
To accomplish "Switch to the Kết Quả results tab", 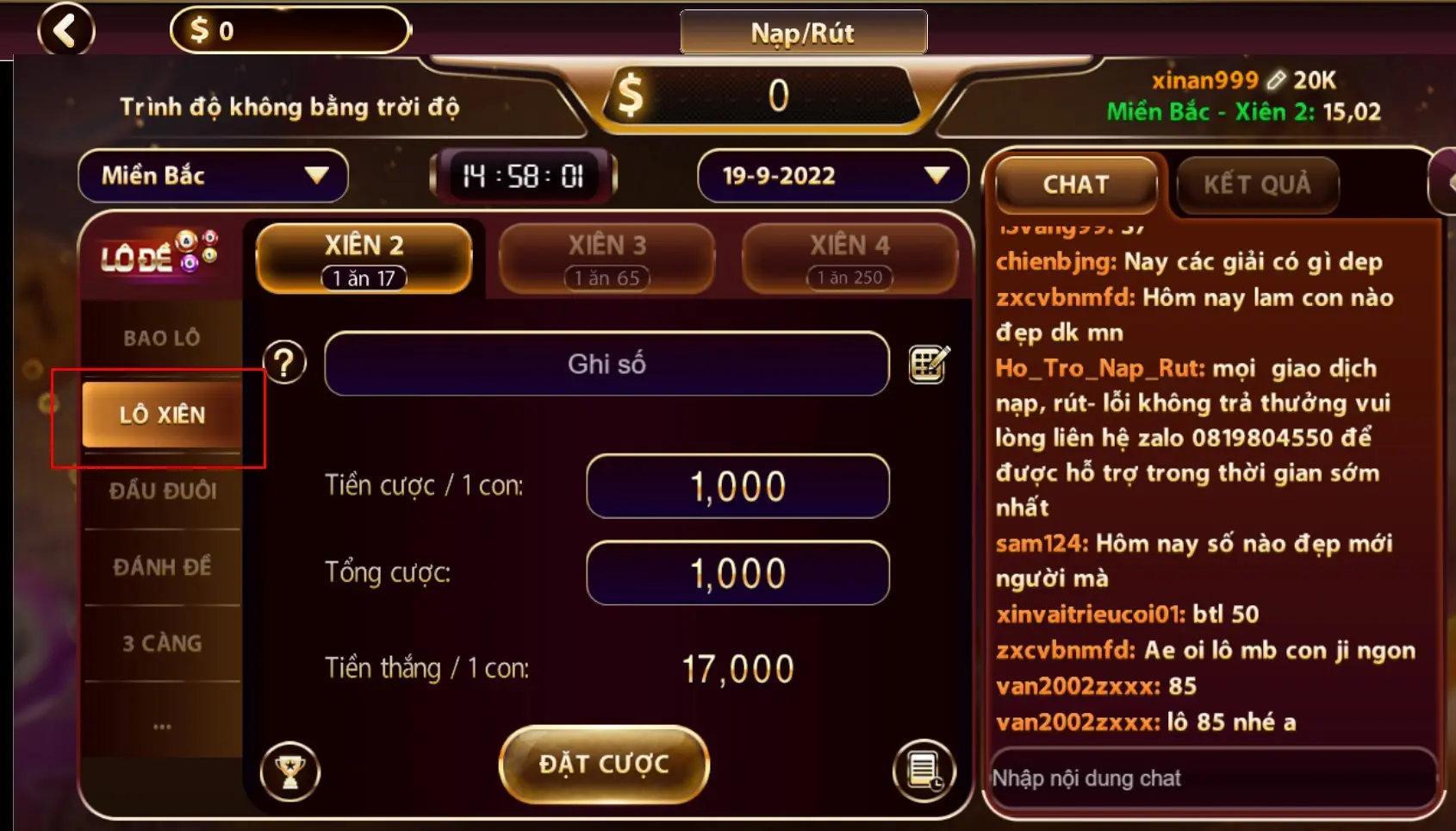I will tap(1256, 184).
